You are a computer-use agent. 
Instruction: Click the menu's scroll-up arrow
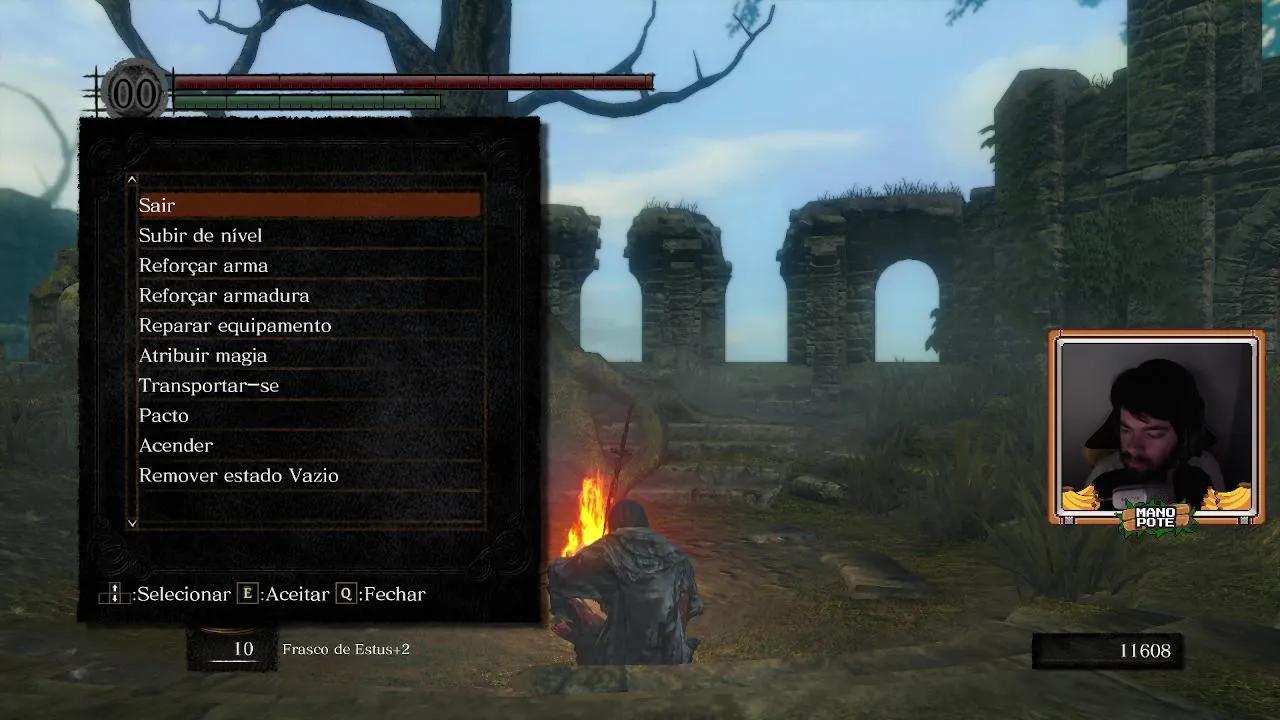[132, 180]
